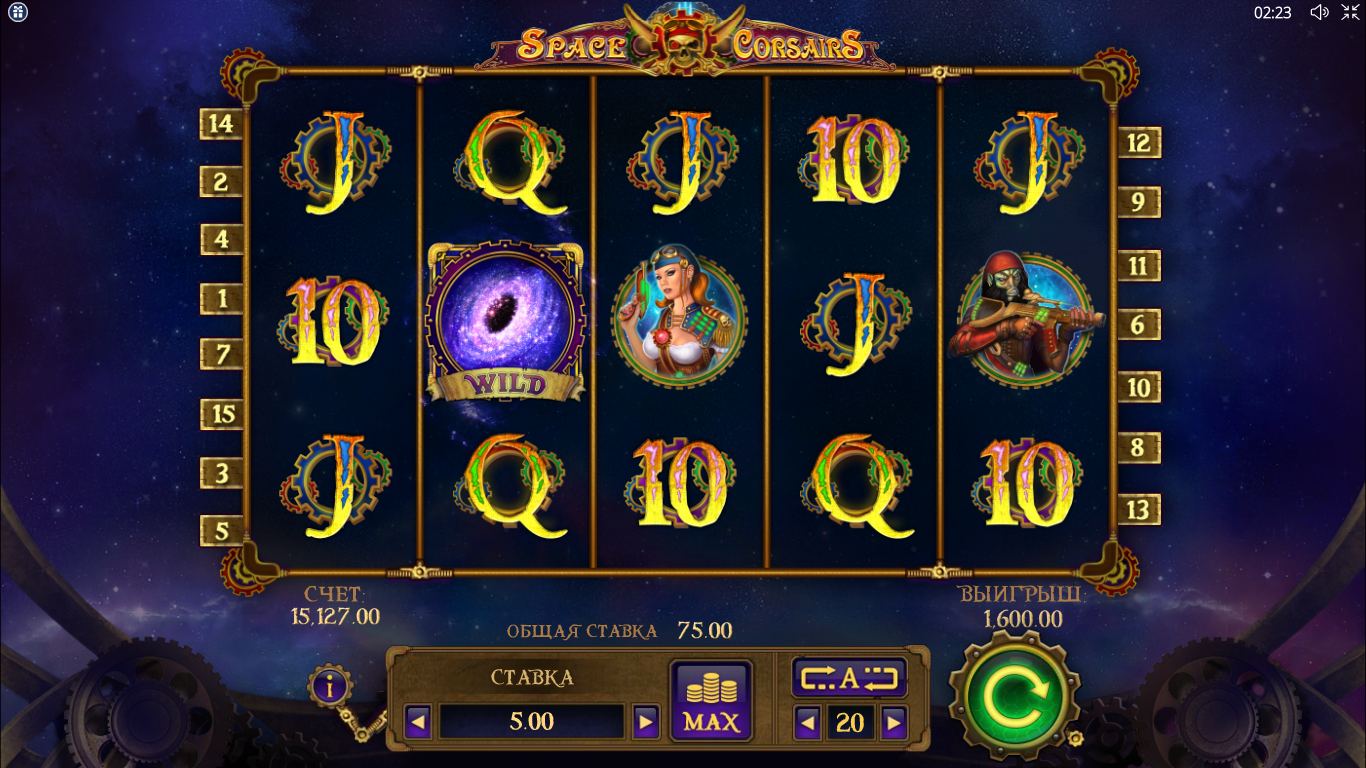The width and height of the screenshot is (1366, 768).
Task: Open the small gear settings icon
Action: tap(1075, 738)
